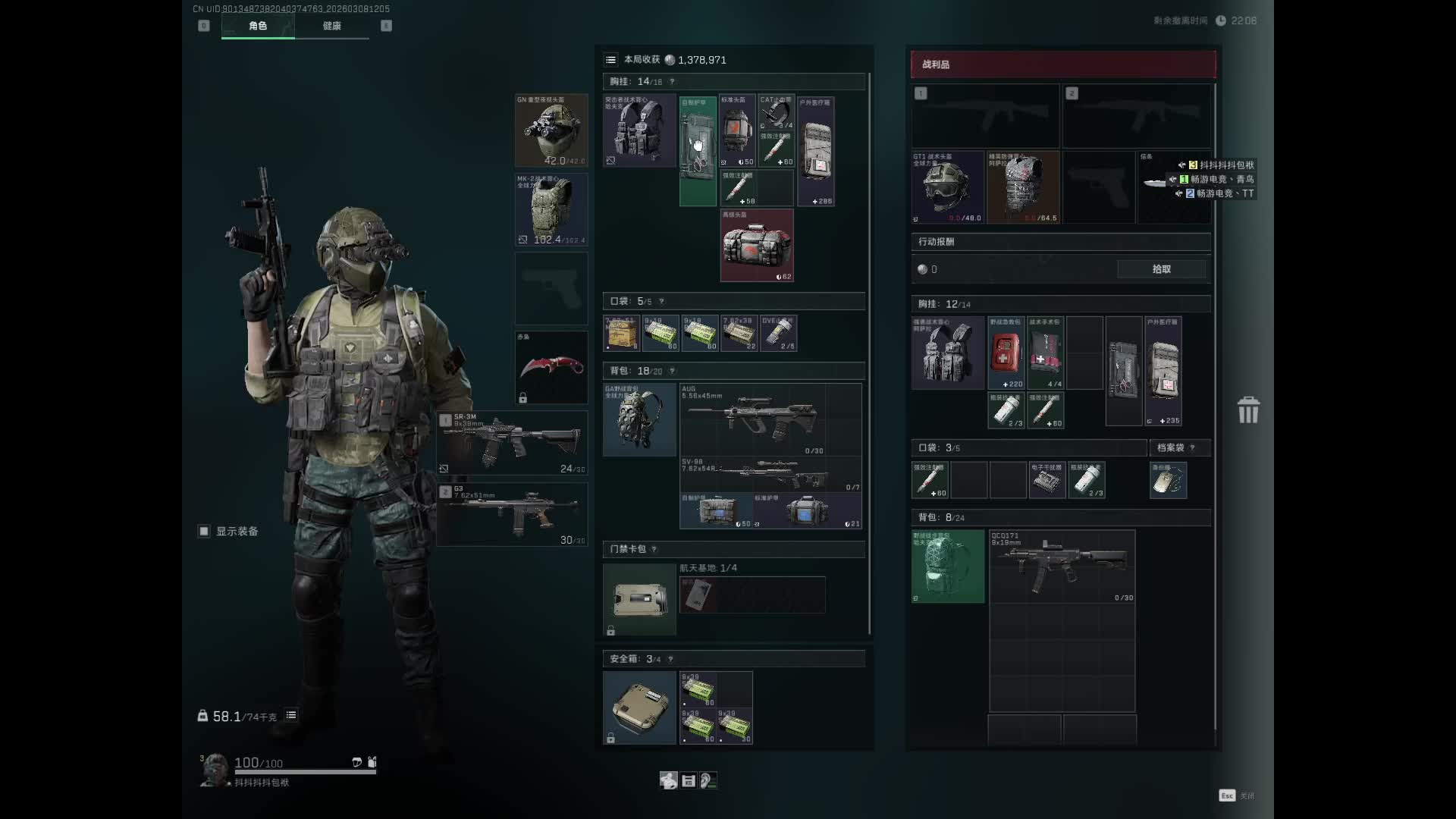Switch to the 健康 tab
This screenshot has width=1456, height=819.
(331, 26)
